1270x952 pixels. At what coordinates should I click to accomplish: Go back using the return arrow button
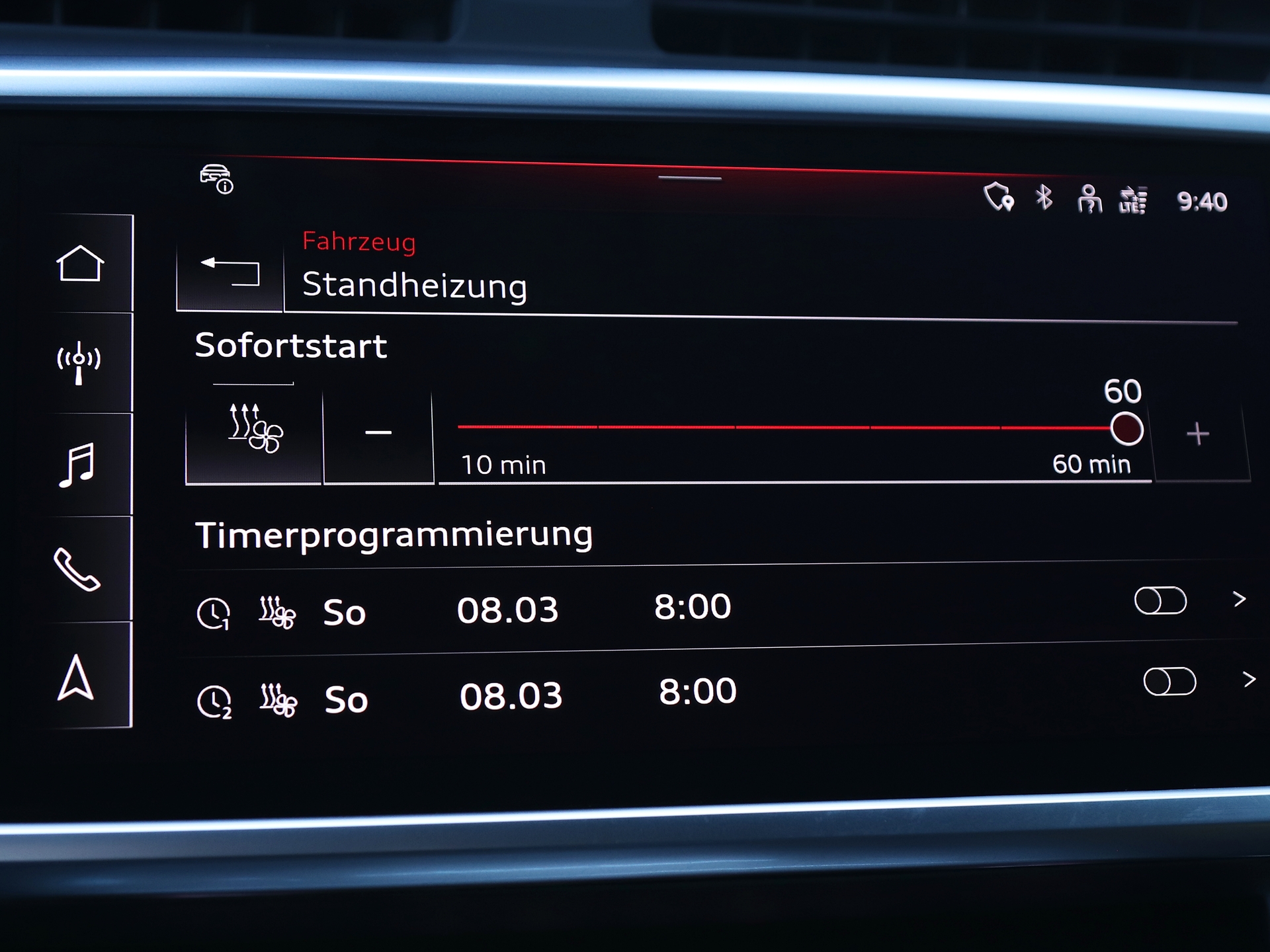click(230, 271)
